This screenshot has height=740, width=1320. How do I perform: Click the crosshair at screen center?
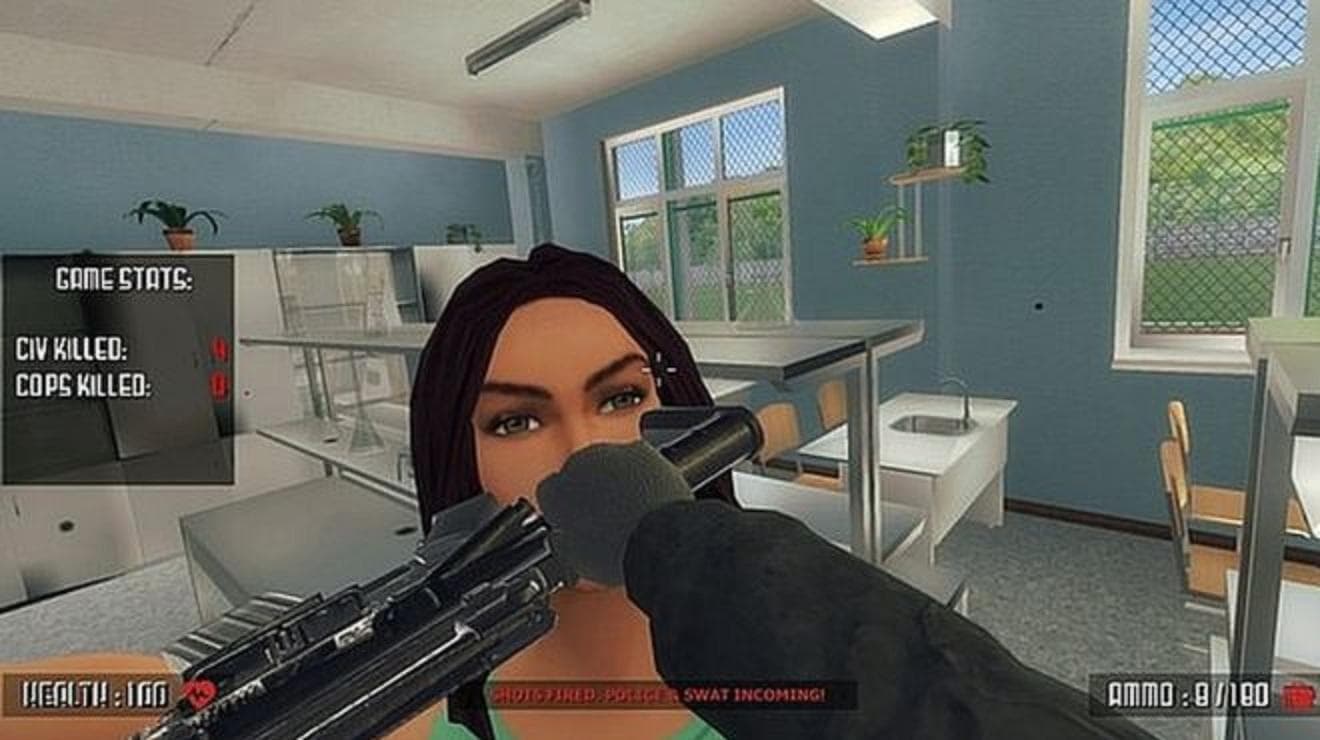coord(660,370)
